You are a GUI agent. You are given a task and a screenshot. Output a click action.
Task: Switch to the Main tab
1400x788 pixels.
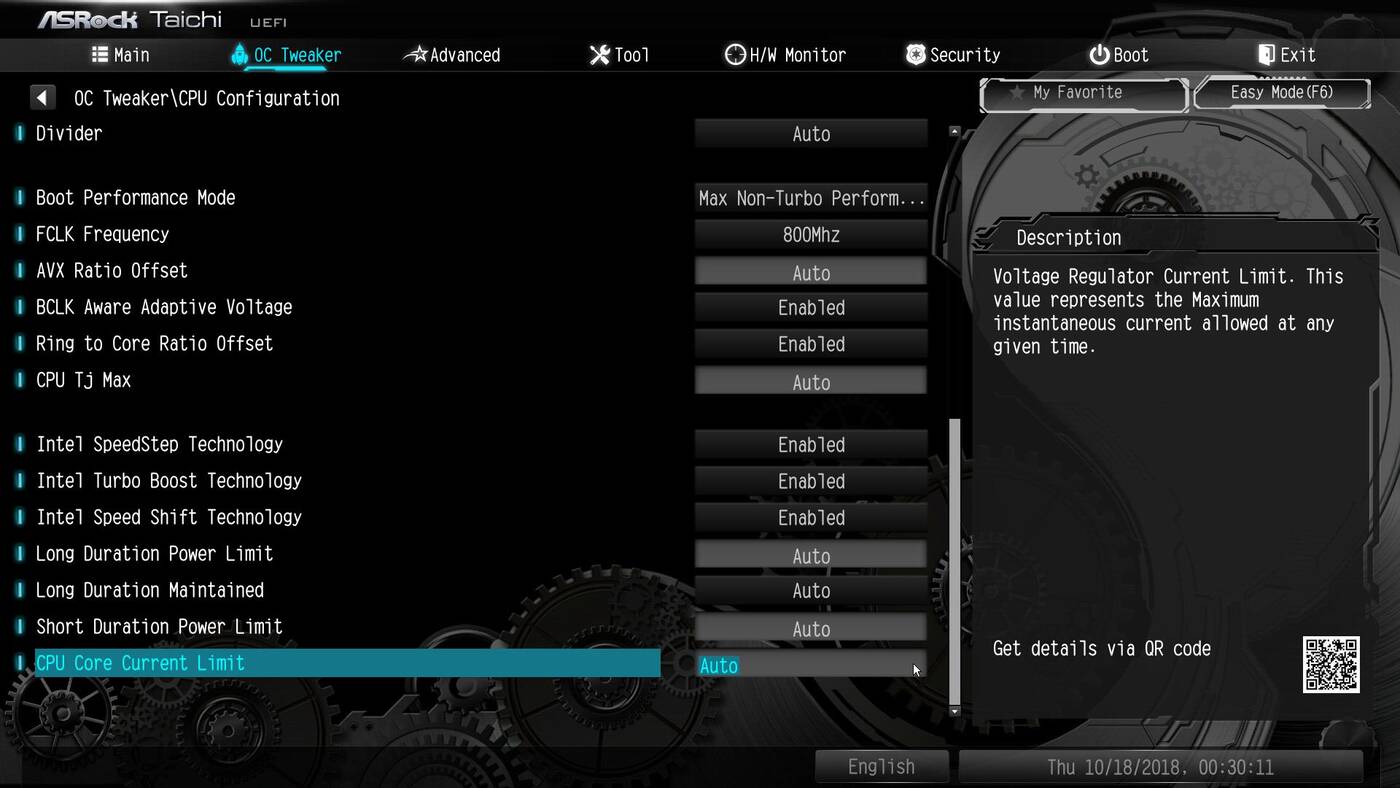(120, 55)
